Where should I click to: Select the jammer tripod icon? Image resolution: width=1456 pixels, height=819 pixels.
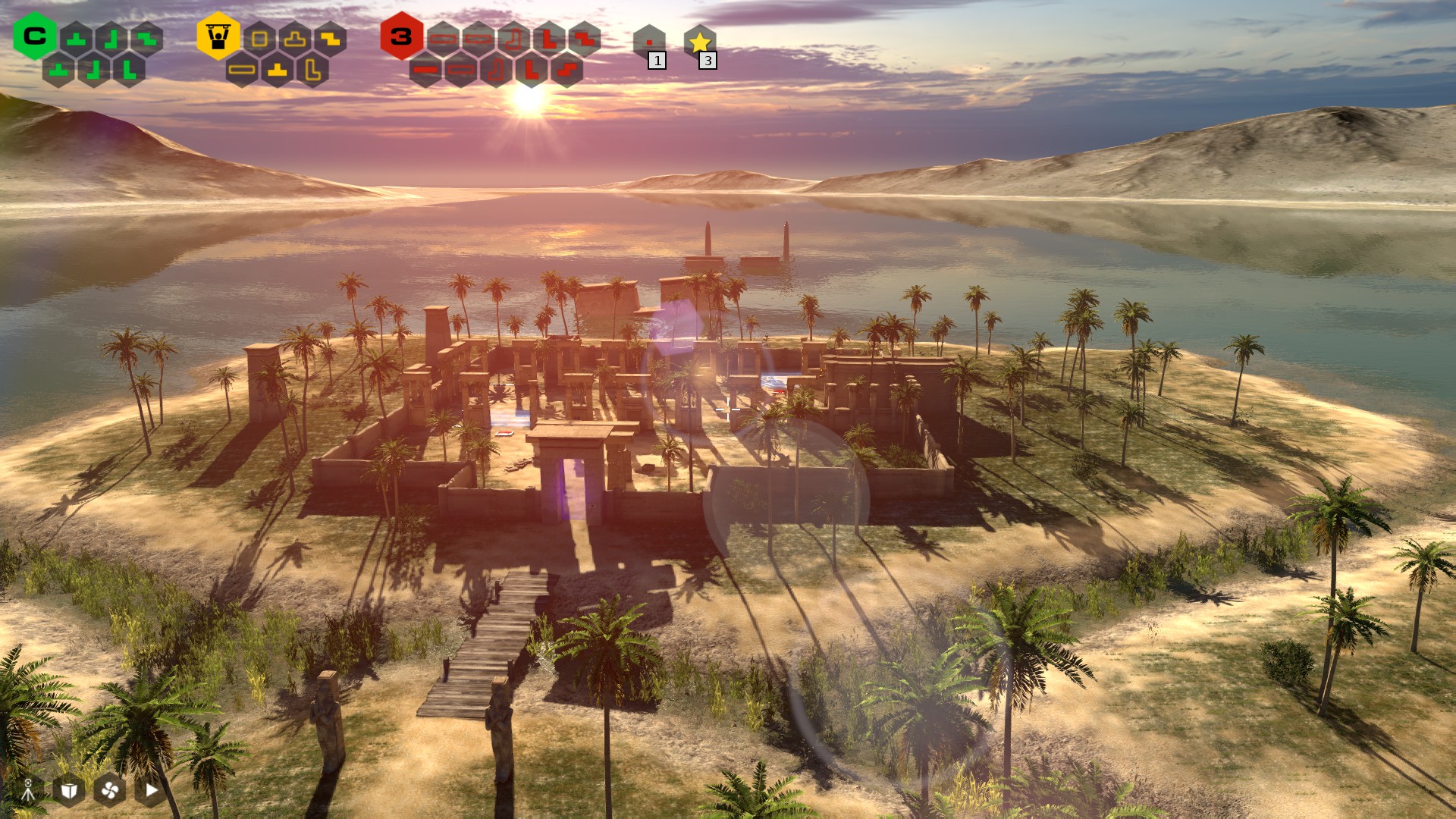[28, 790]
